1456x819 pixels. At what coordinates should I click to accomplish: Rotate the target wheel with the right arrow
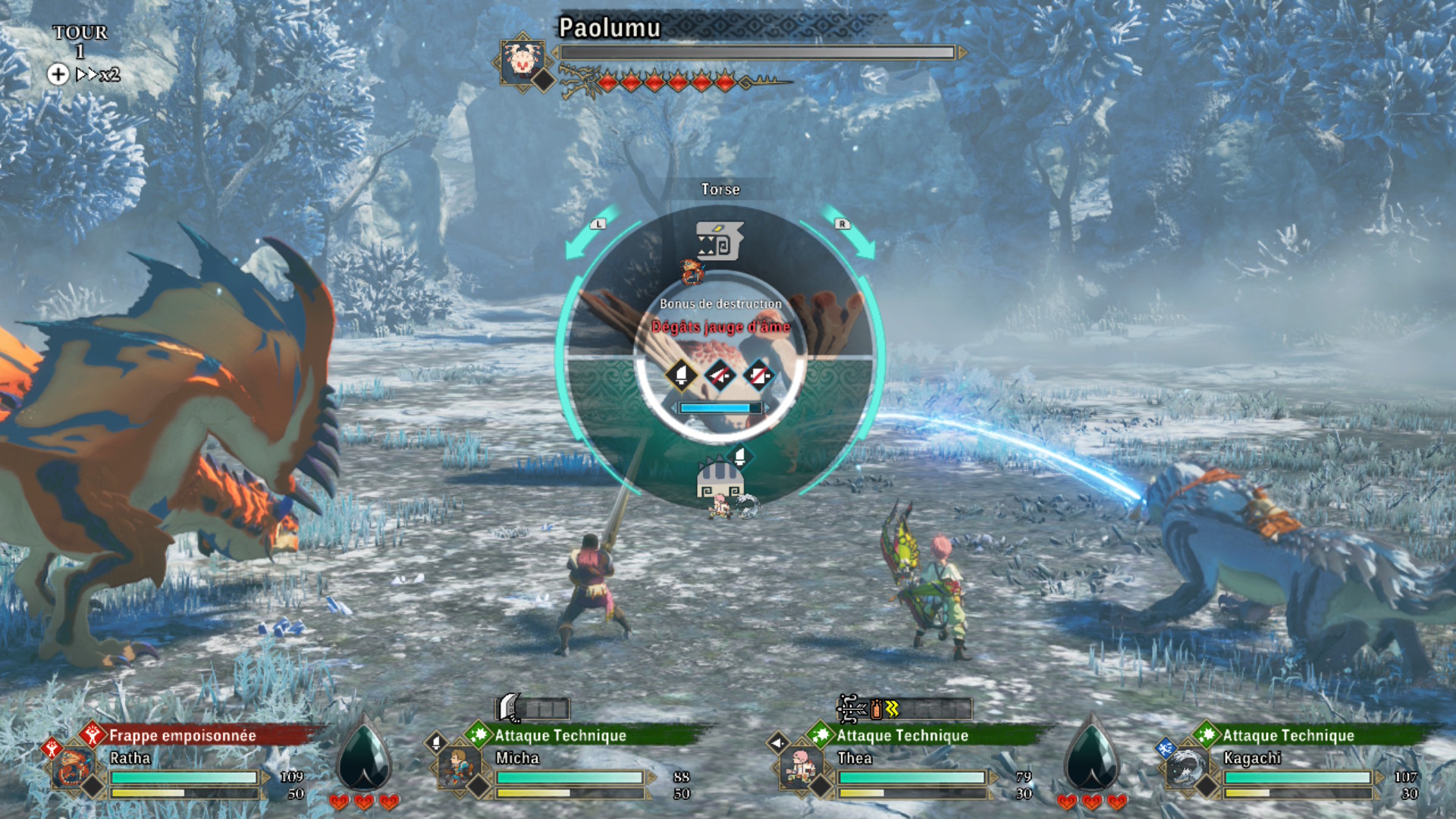[854, 235]
